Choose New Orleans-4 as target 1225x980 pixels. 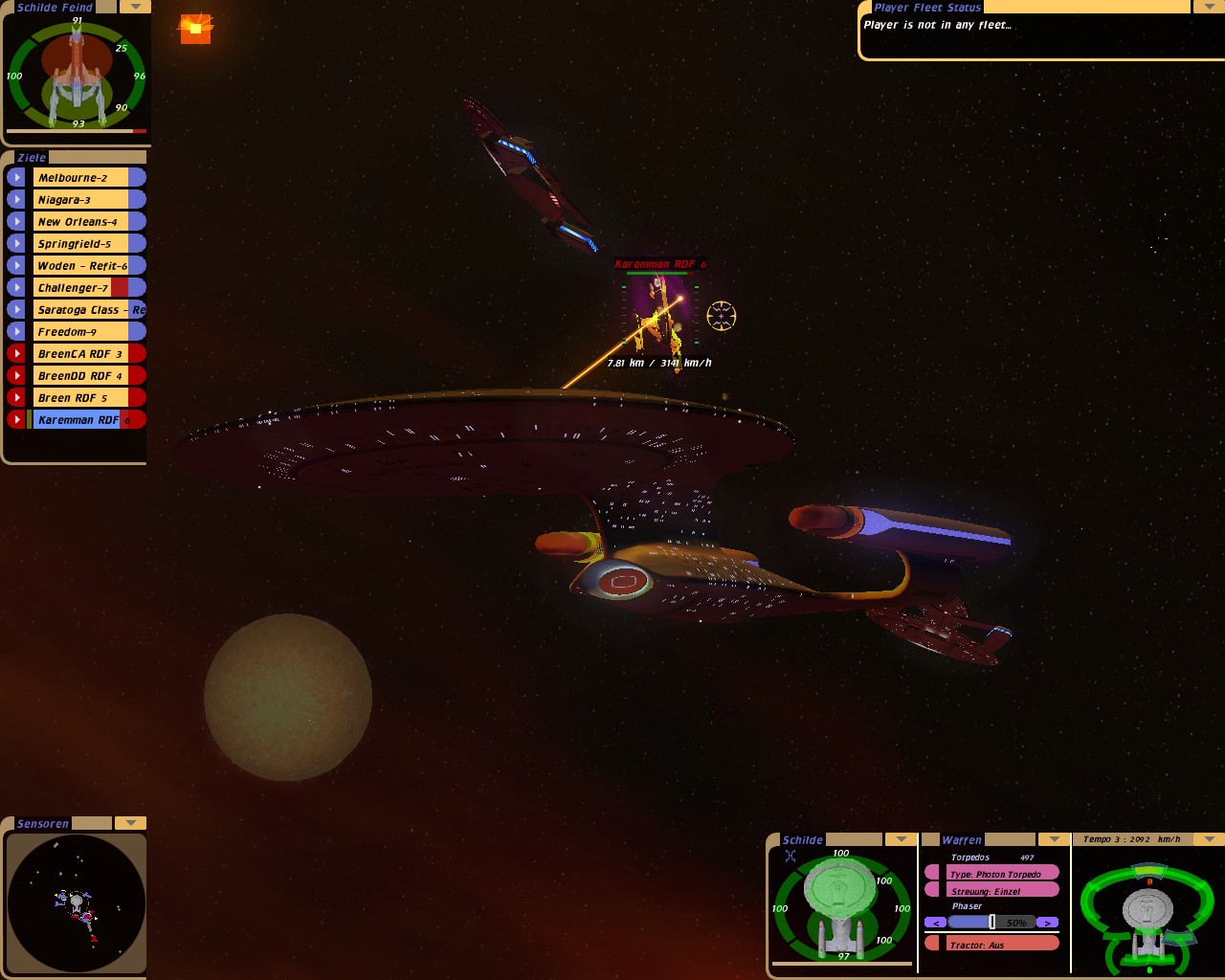coord(81,222)
